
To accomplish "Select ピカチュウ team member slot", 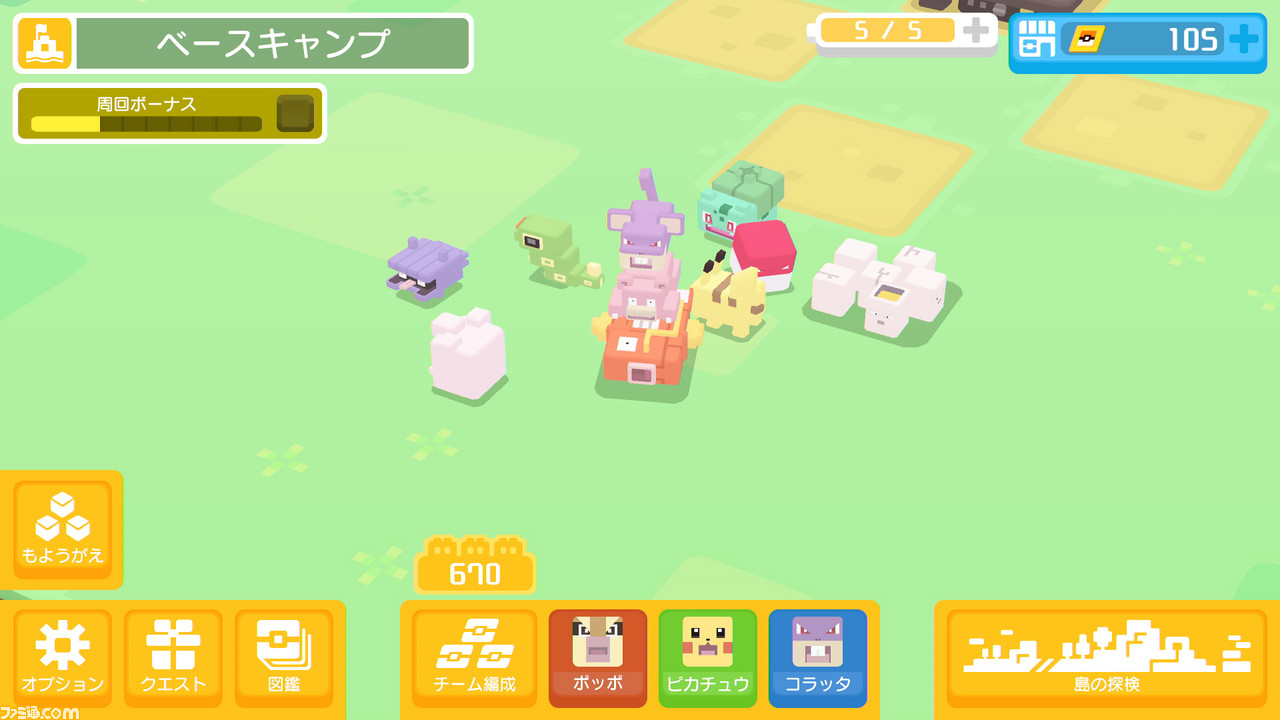I will coord(708,657).
